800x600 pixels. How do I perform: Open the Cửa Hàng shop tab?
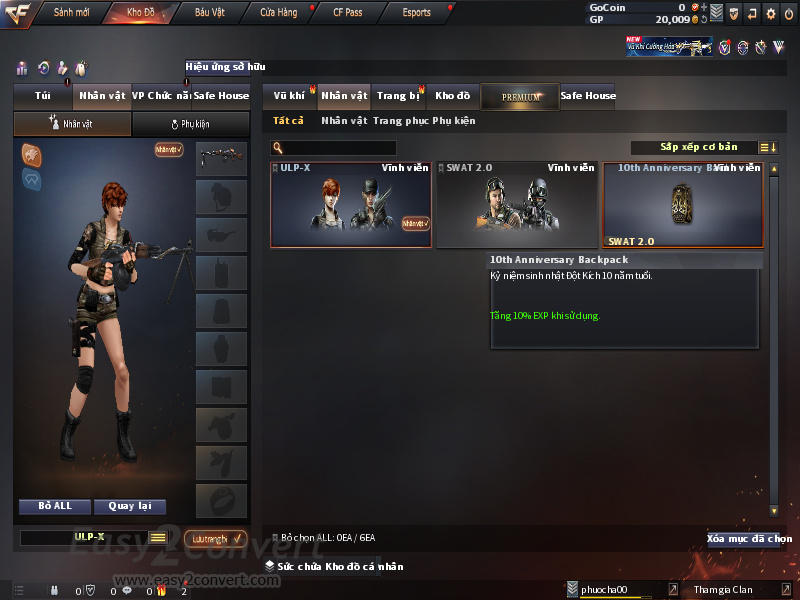[278, 13]
